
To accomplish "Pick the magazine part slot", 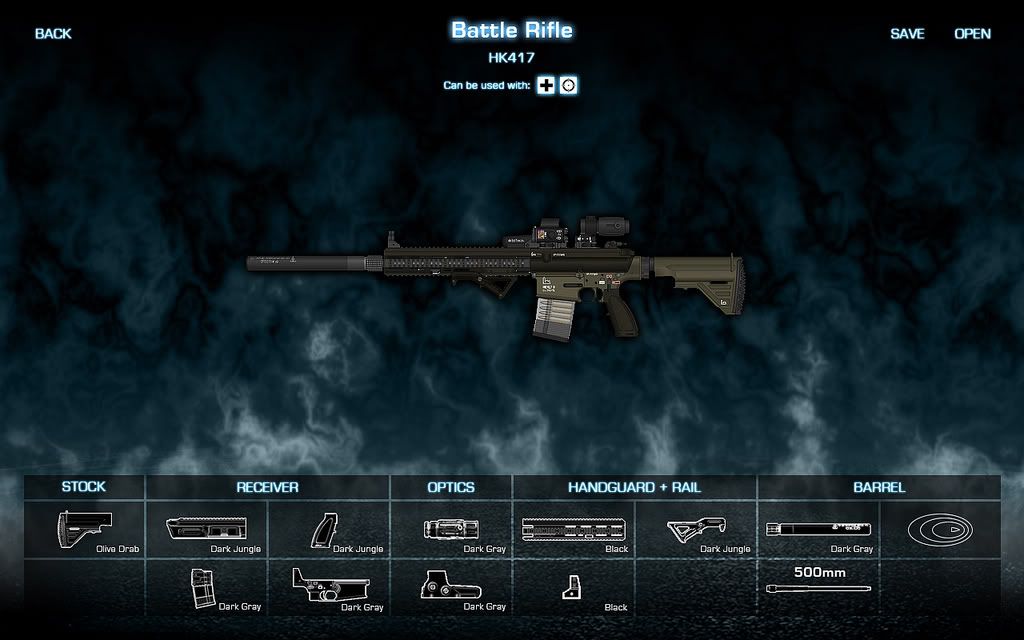I will pyautogui.click(x=207, y=587).
